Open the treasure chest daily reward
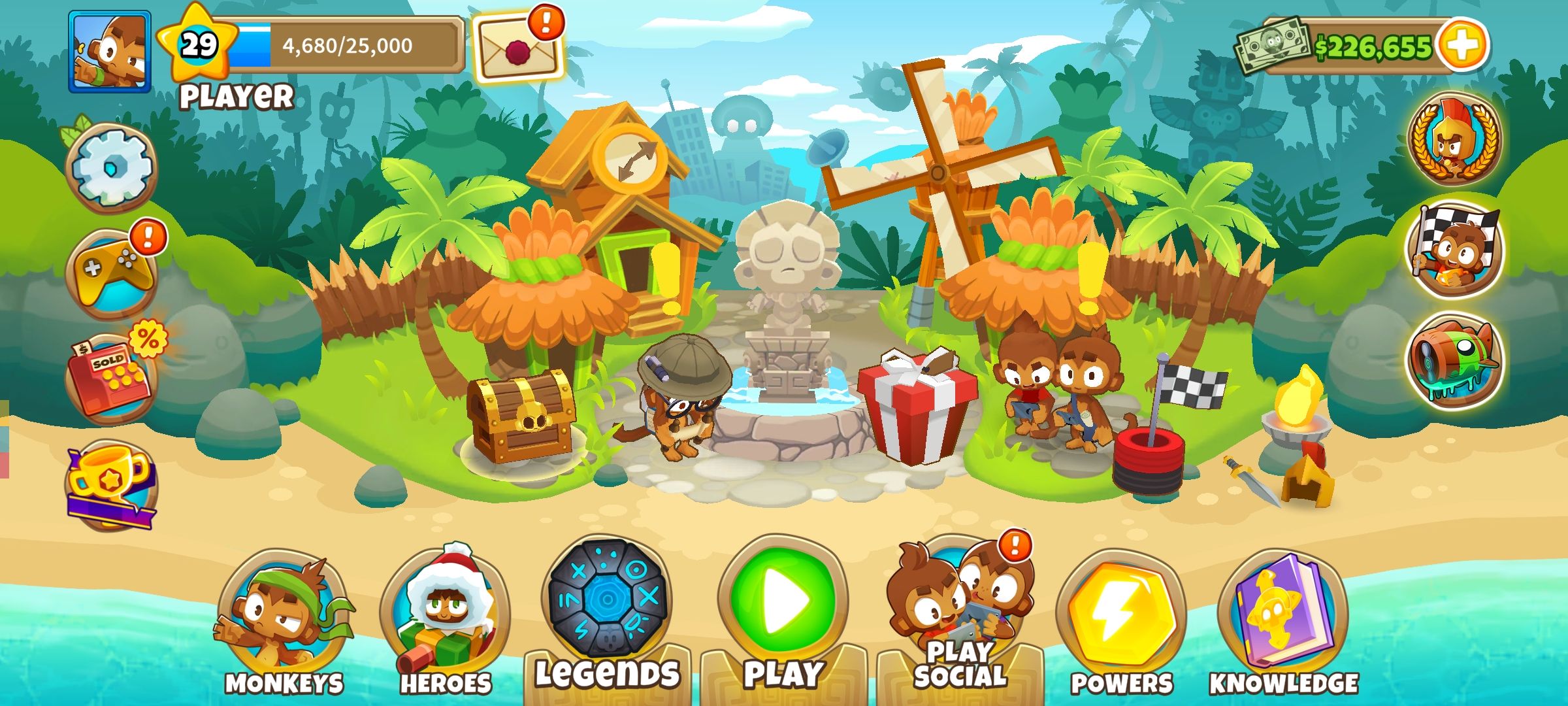The image size is (1568, 706). pos(521,417)
